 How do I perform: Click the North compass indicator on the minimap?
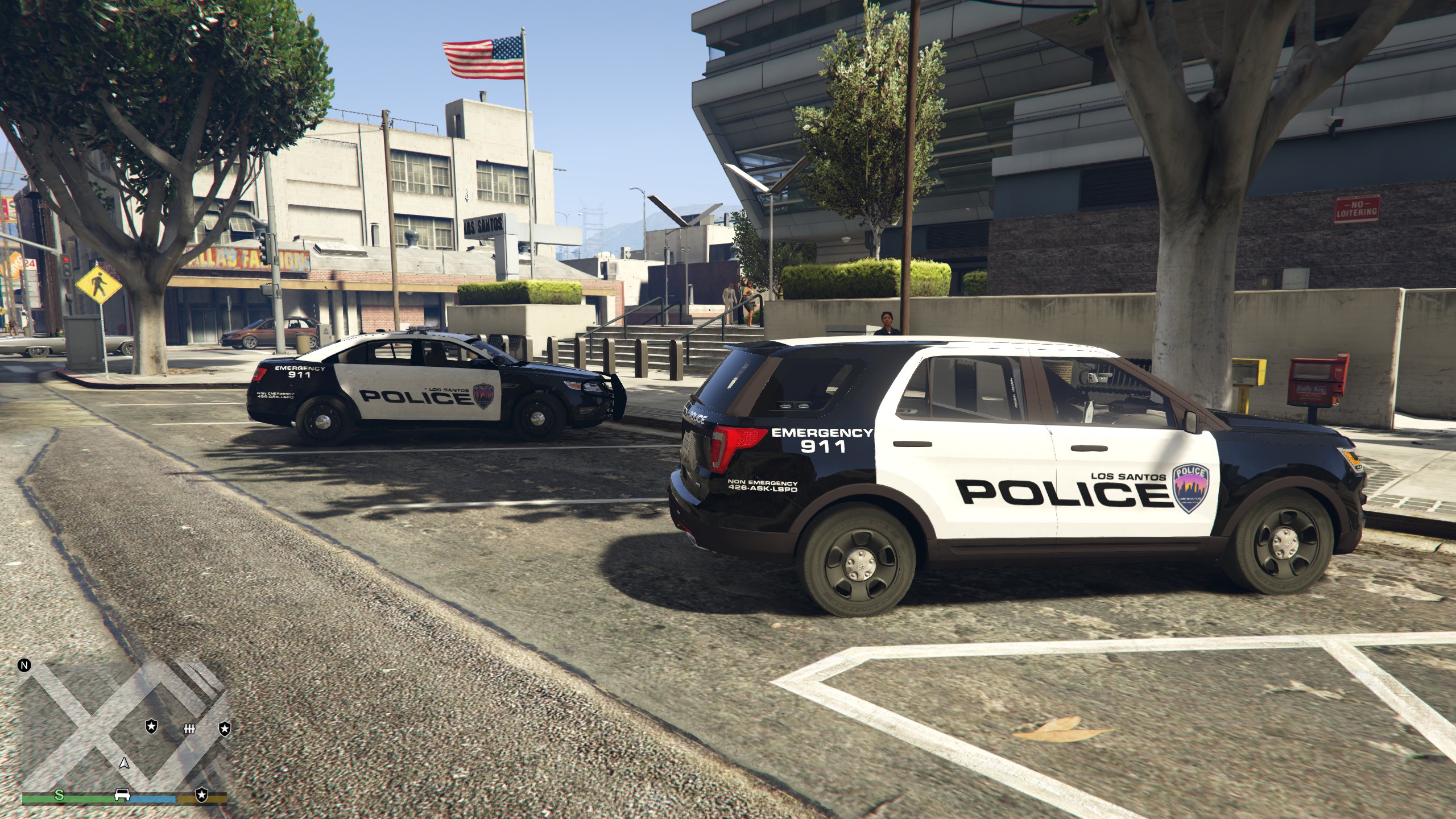pyautogui.click(x=24, y=665)
